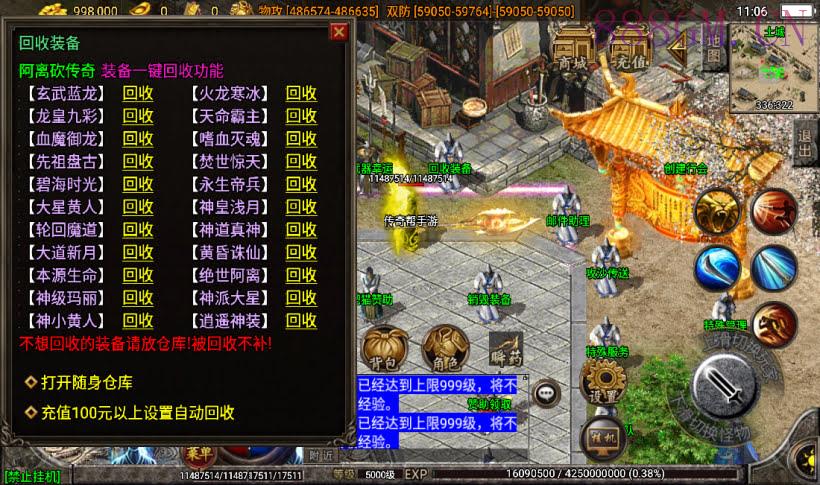
Task: Click 回收 next to 火龙寒冰
Action: tap(301, 93)
